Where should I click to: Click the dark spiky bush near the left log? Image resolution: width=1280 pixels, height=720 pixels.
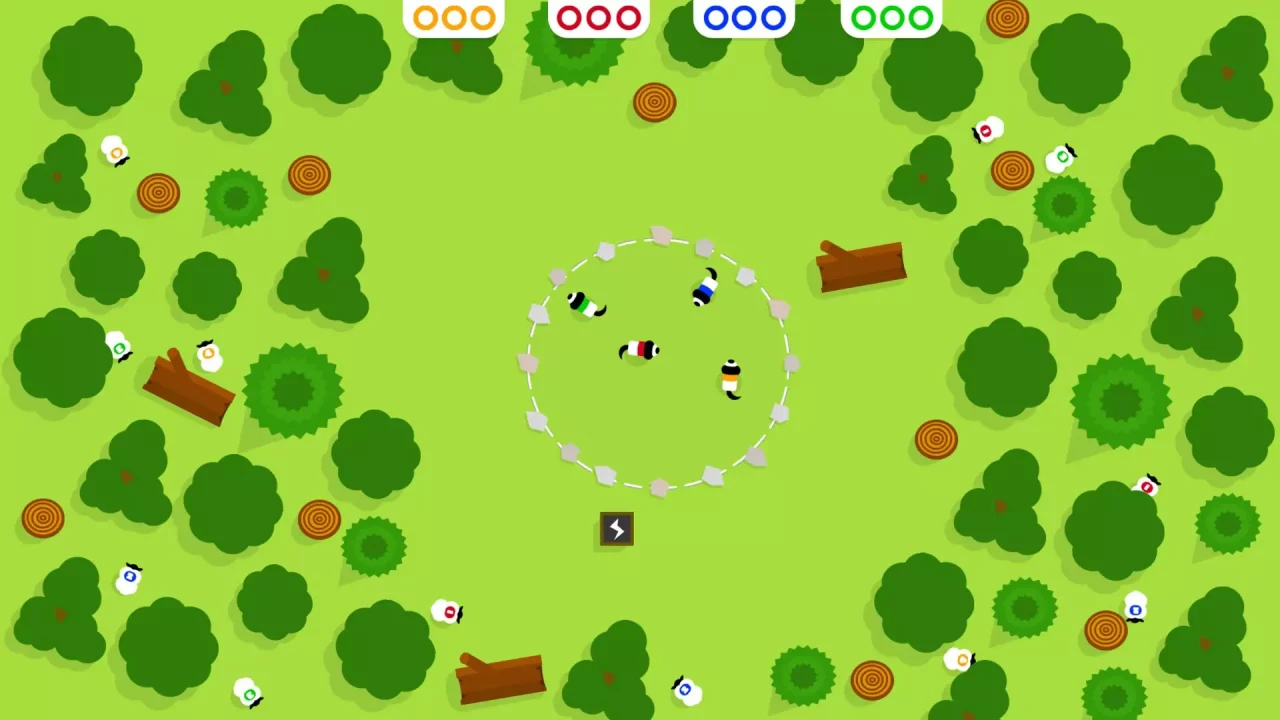(x=290, y=390)
